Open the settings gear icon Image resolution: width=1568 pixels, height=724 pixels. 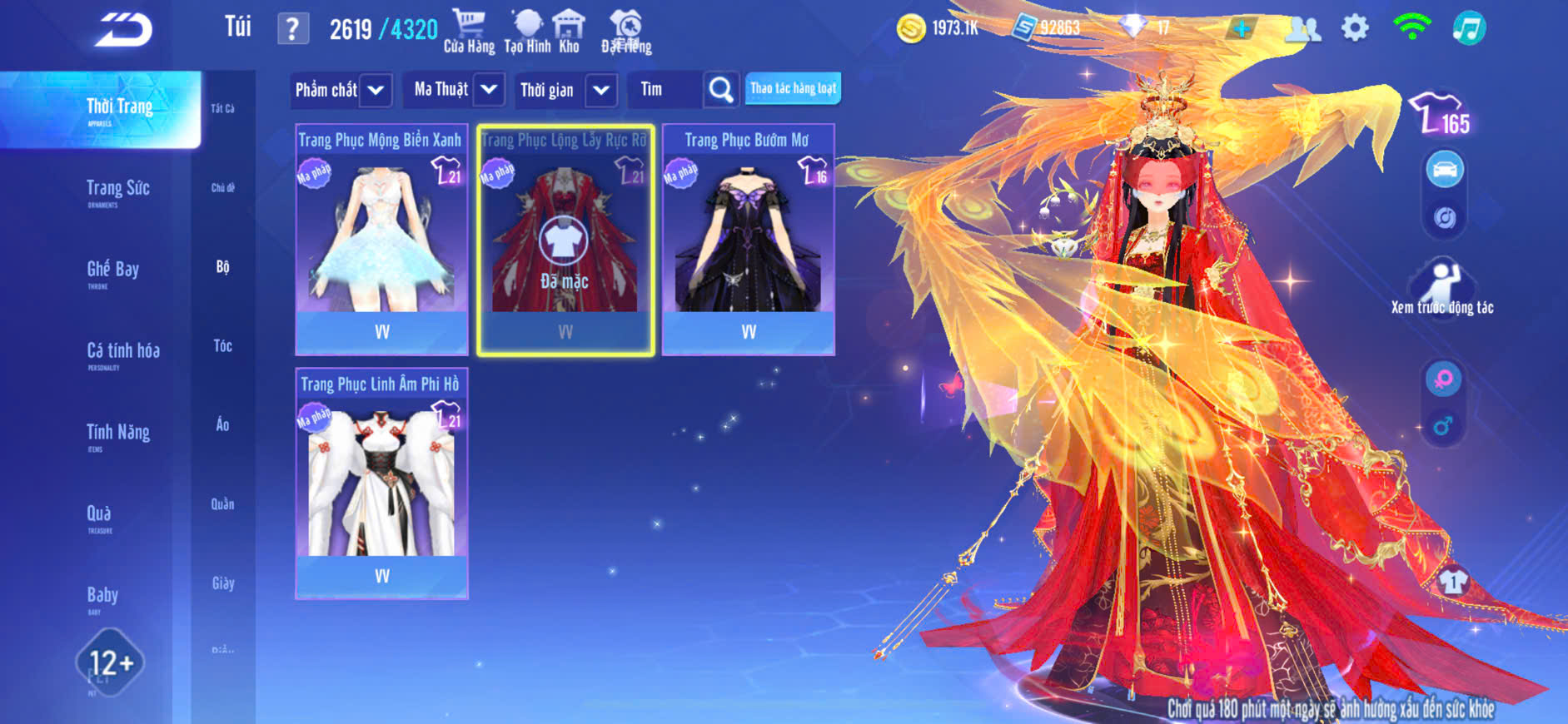click(1355, 28)
